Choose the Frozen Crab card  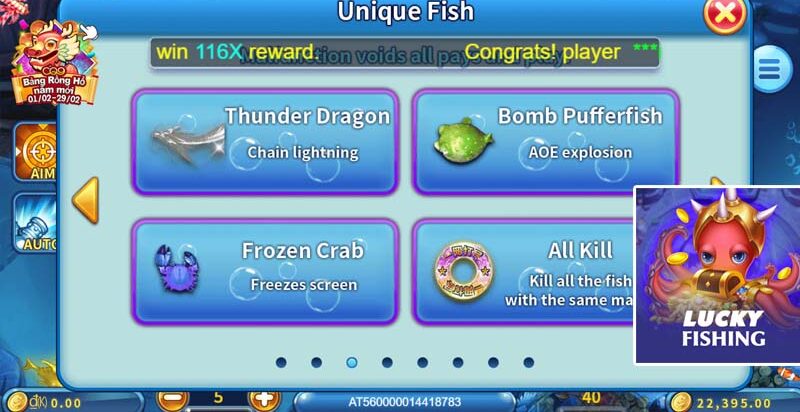pyautogui.click(x=265, y=271)
